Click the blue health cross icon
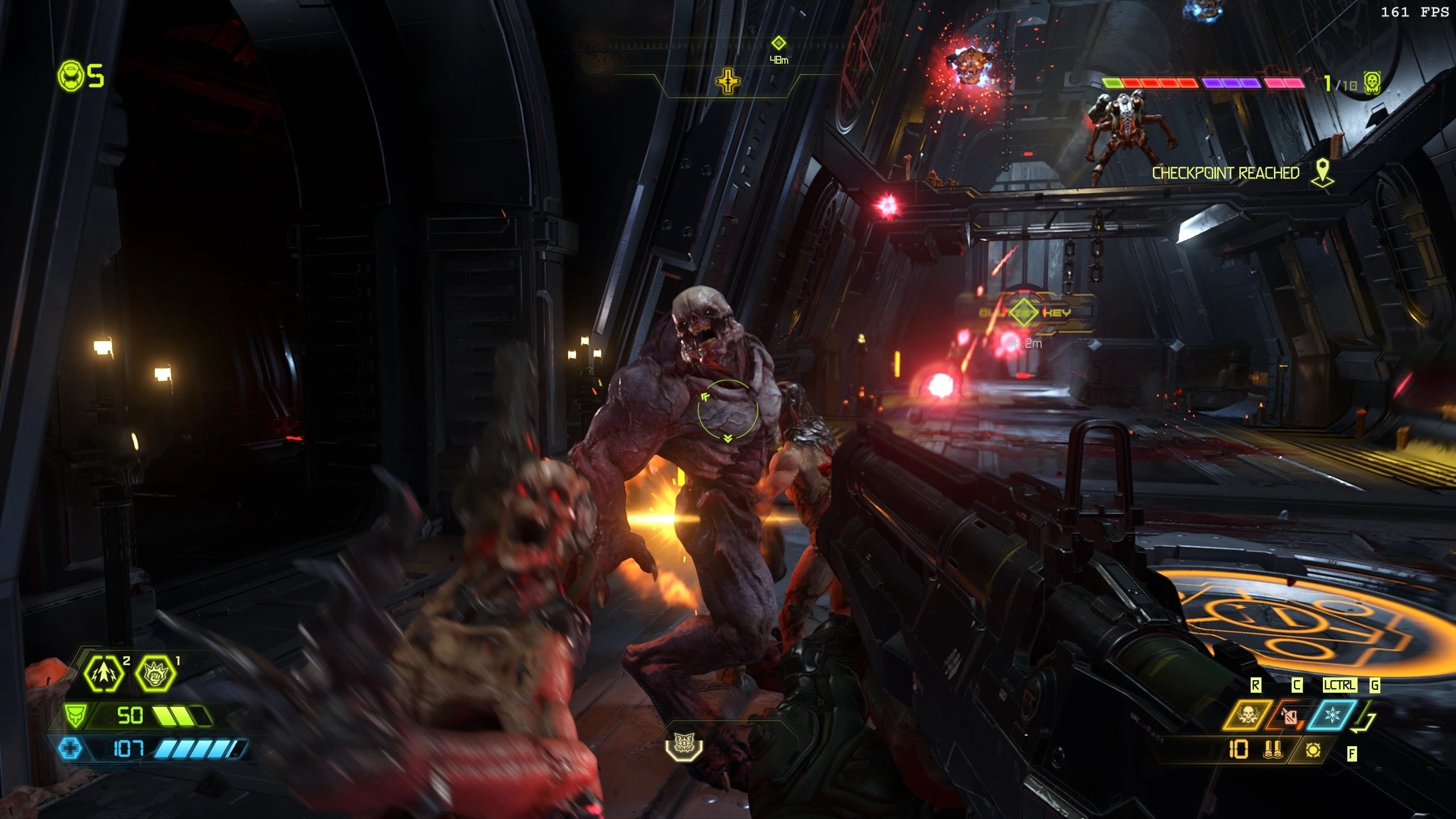This screenshot has height=819, width=1456. 71,748
